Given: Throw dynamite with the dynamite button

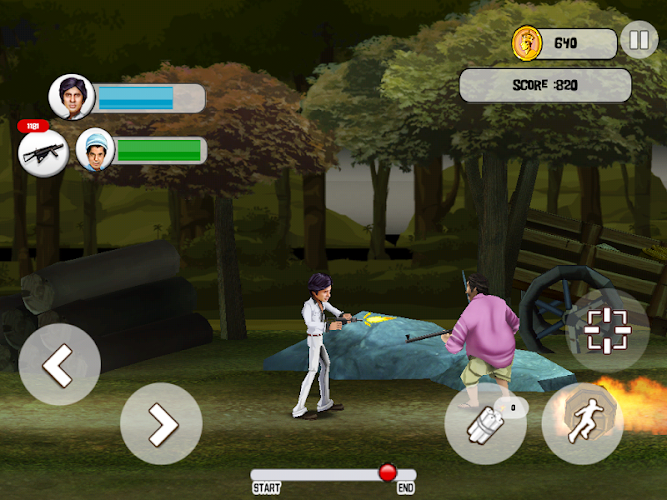Looking at the screenshot, I should coord(485,423).
